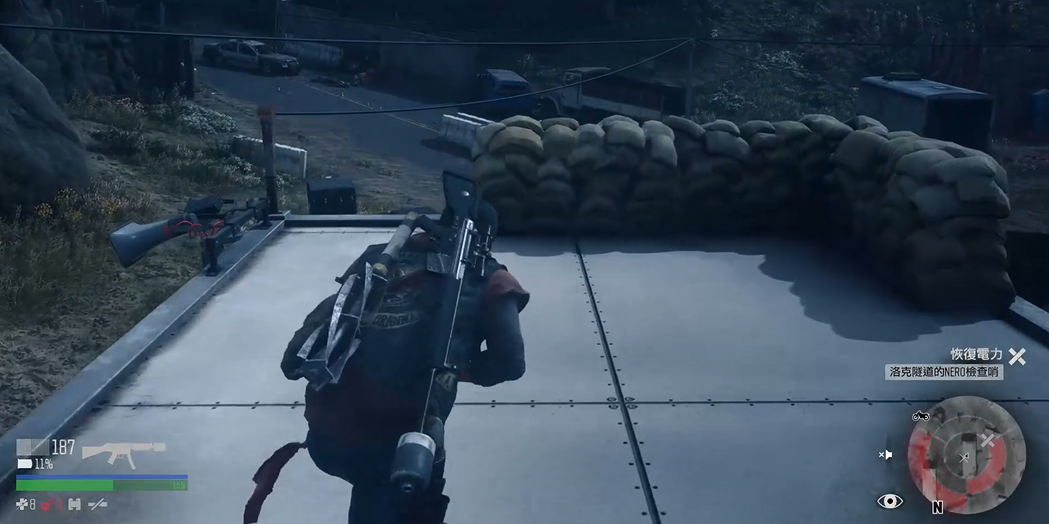
Task: Open the circular minimap
Action: point(965,455)
